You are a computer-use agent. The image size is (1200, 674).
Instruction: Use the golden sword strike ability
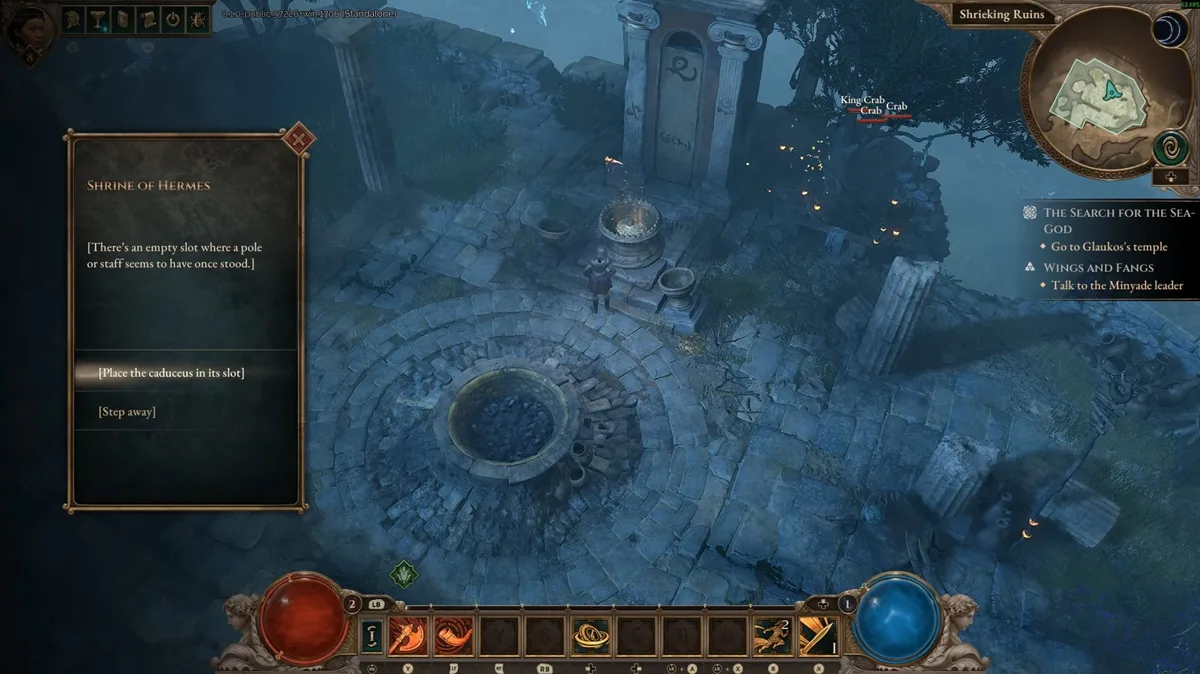click(x=816, y=633)
